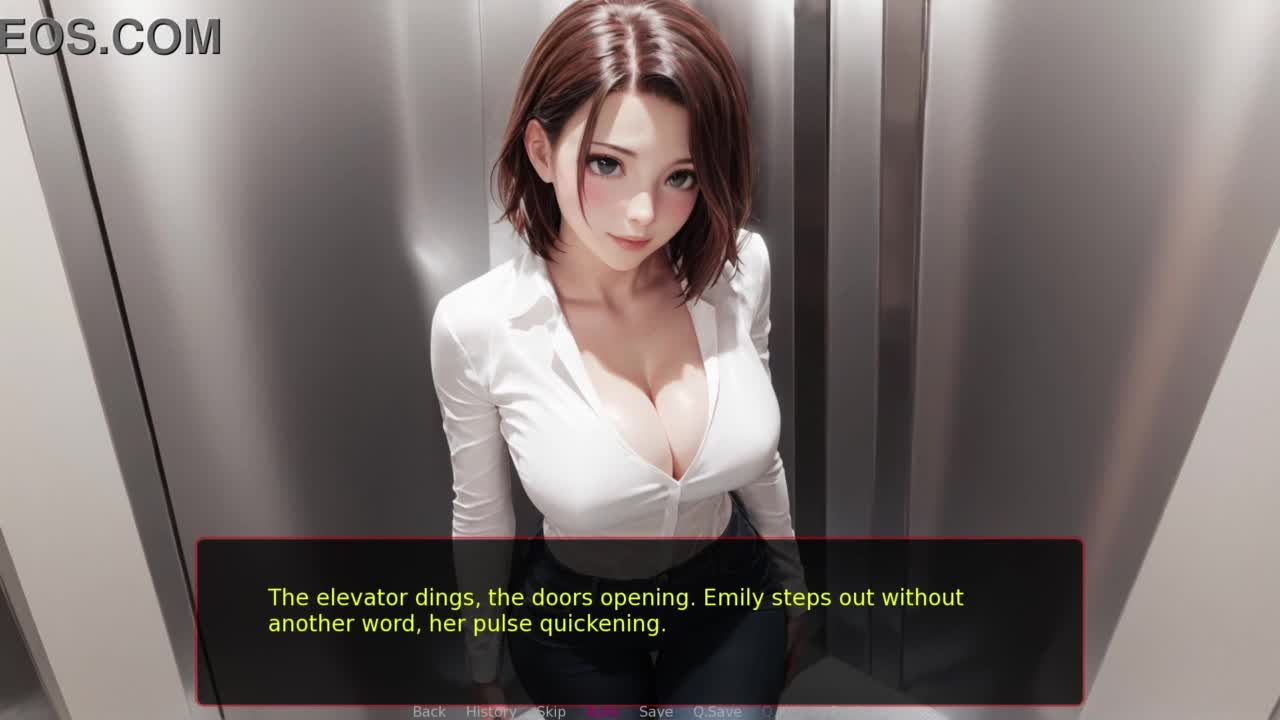Toggle the pink Auto-advance button
1280x720 pixels.
click(602, 711)
